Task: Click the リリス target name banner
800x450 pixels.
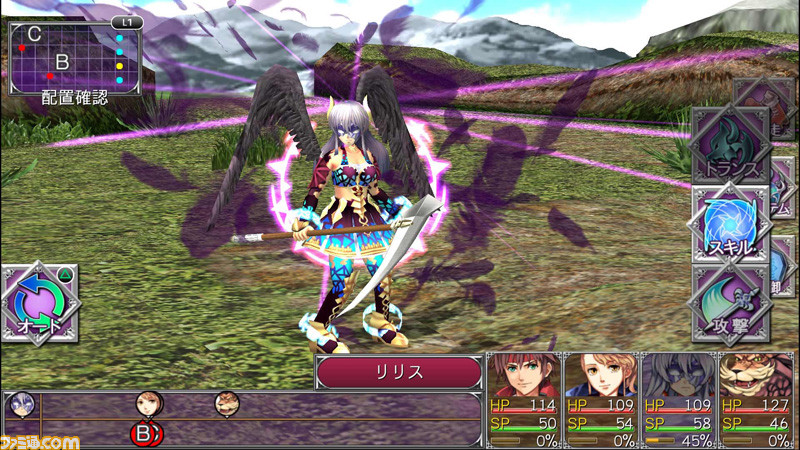Action: pos(399,372)
